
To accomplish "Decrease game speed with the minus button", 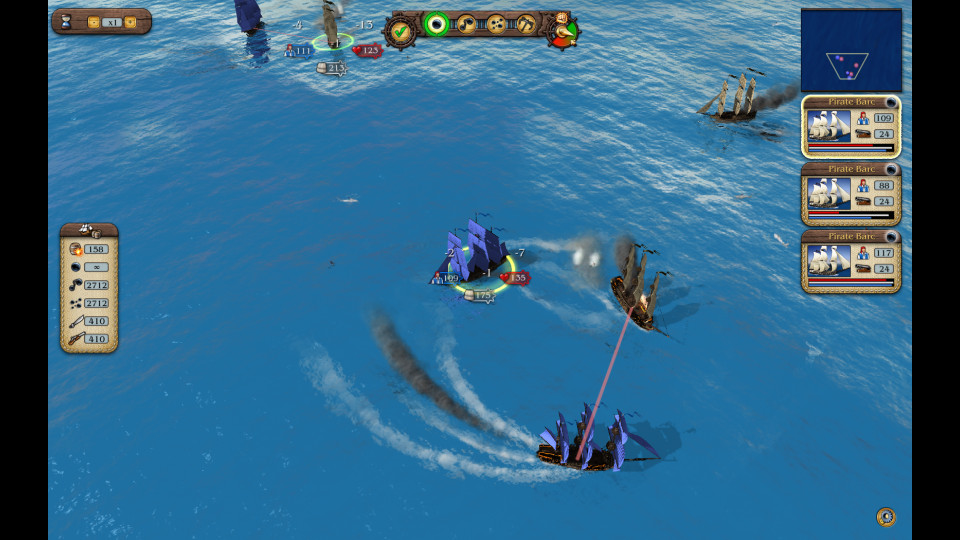I will 93,22.
